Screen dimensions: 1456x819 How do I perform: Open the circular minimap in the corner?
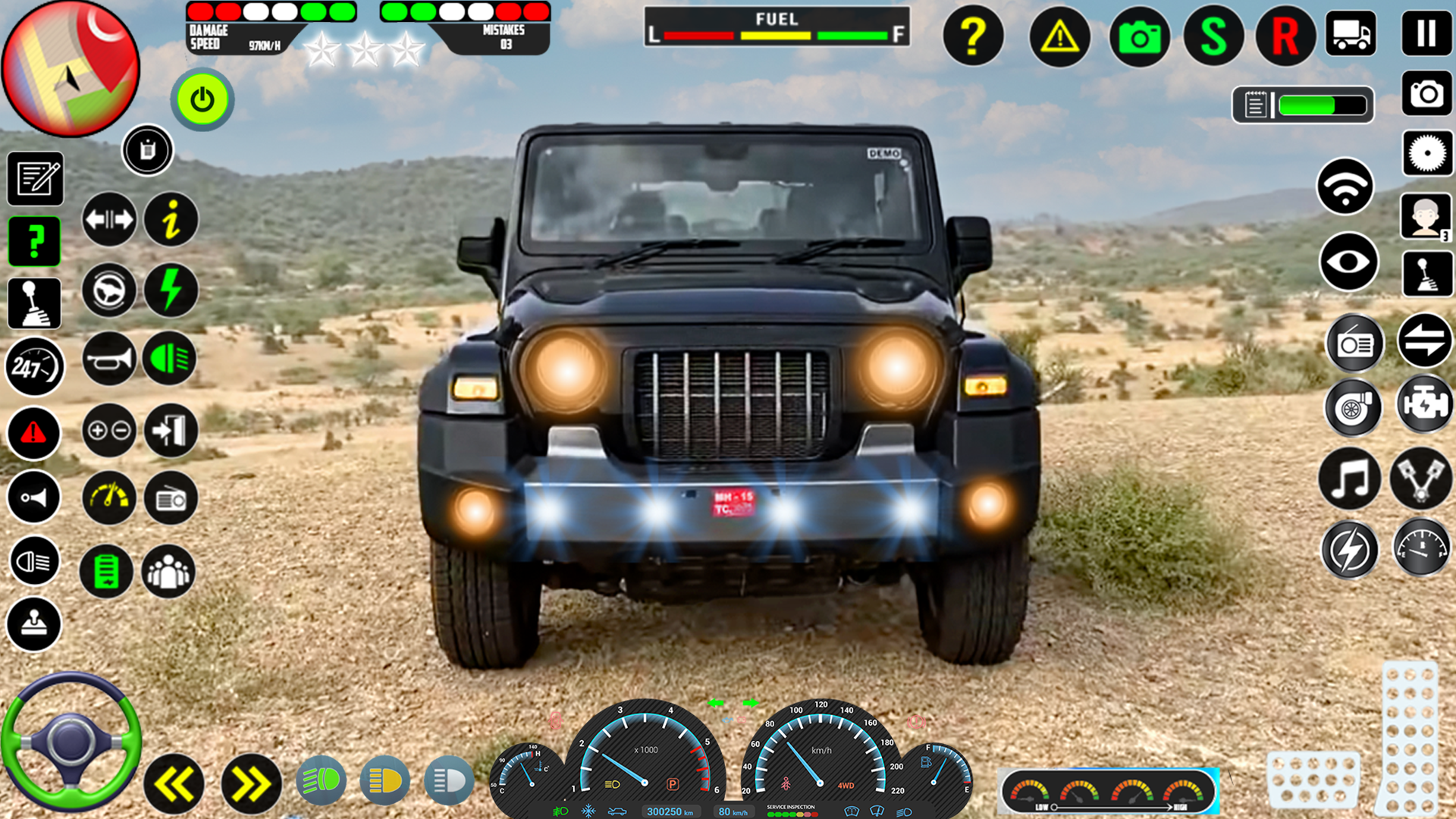point(72,68)
